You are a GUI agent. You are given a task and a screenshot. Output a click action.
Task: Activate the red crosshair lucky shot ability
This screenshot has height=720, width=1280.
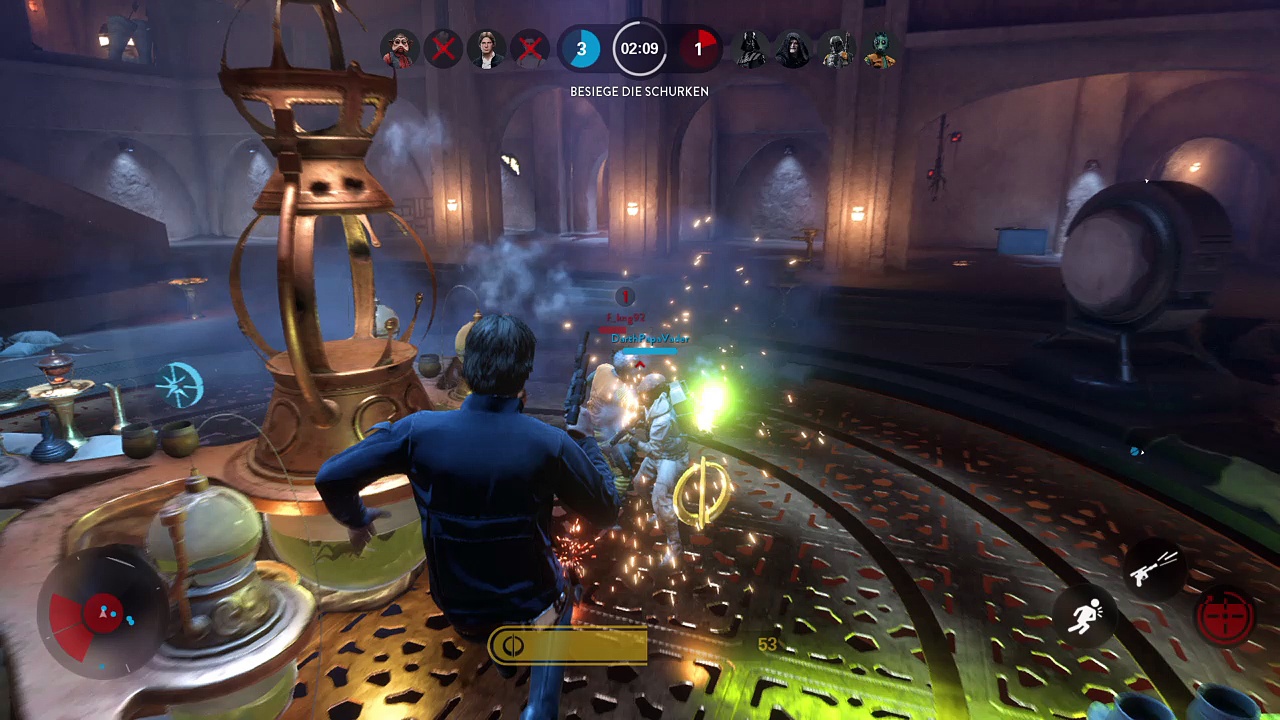click(x=1225, y=614)
